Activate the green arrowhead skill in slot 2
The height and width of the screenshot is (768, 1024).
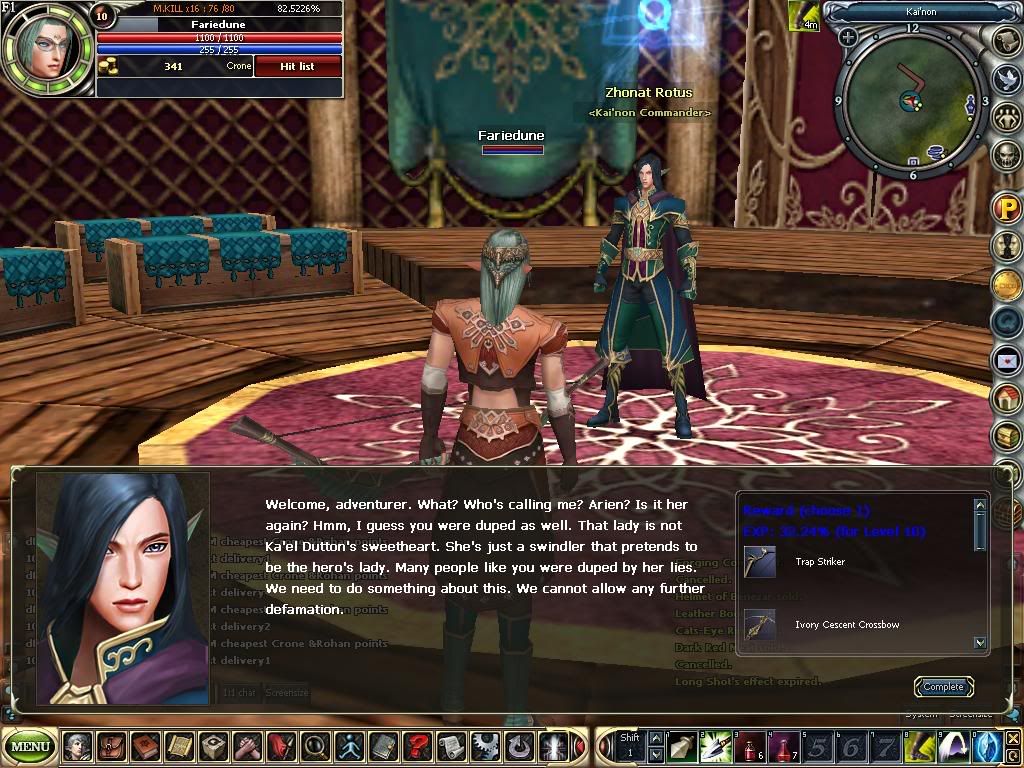point(717,746)
